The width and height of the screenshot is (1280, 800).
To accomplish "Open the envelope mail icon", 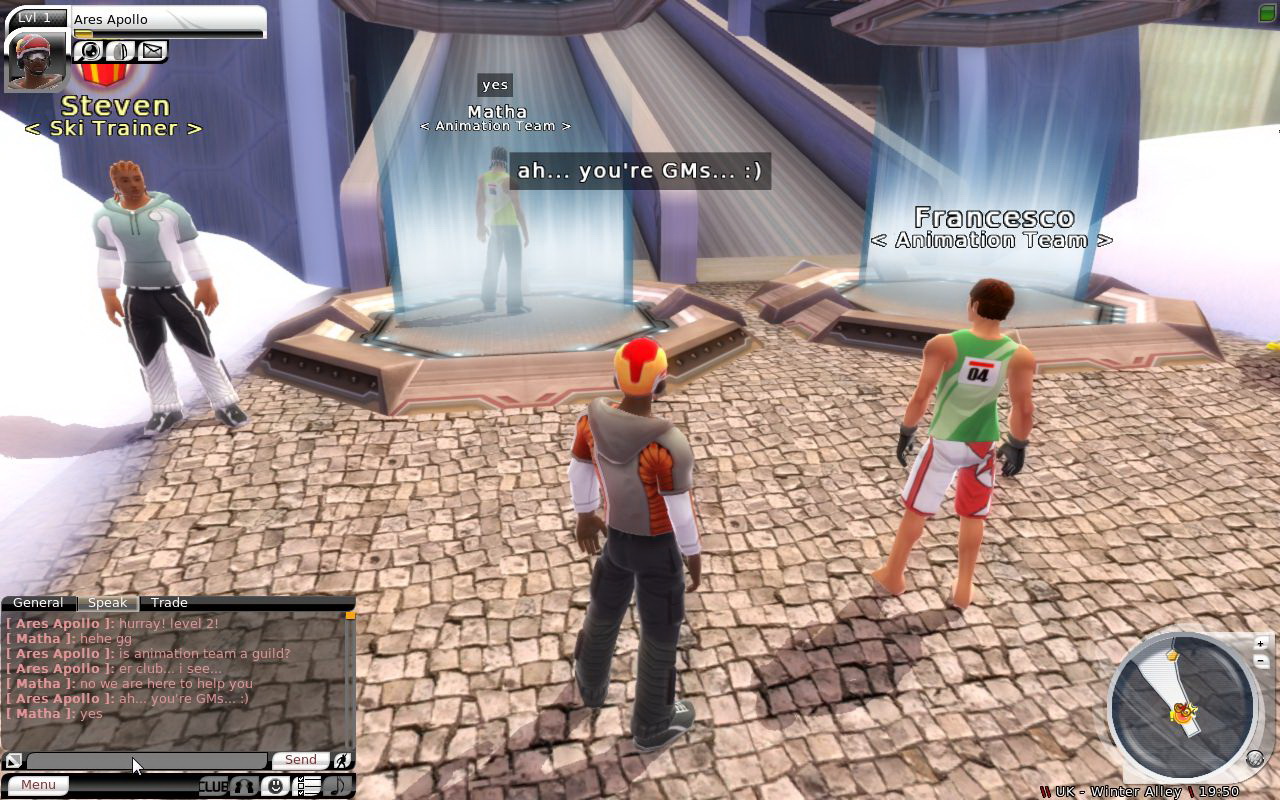I will click(x=152, y=51).
